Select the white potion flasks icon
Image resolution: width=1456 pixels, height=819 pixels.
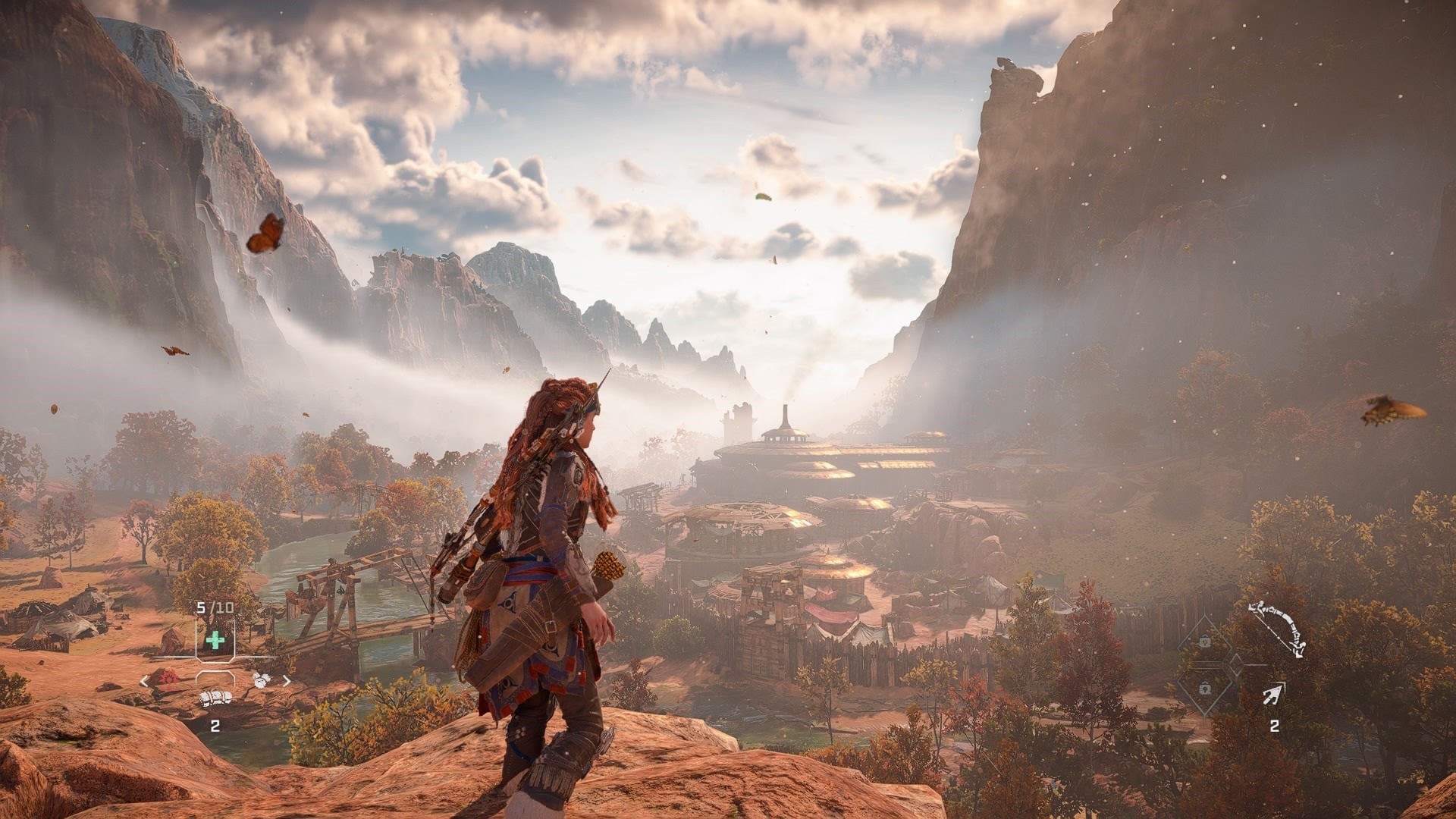coord(261,680)
